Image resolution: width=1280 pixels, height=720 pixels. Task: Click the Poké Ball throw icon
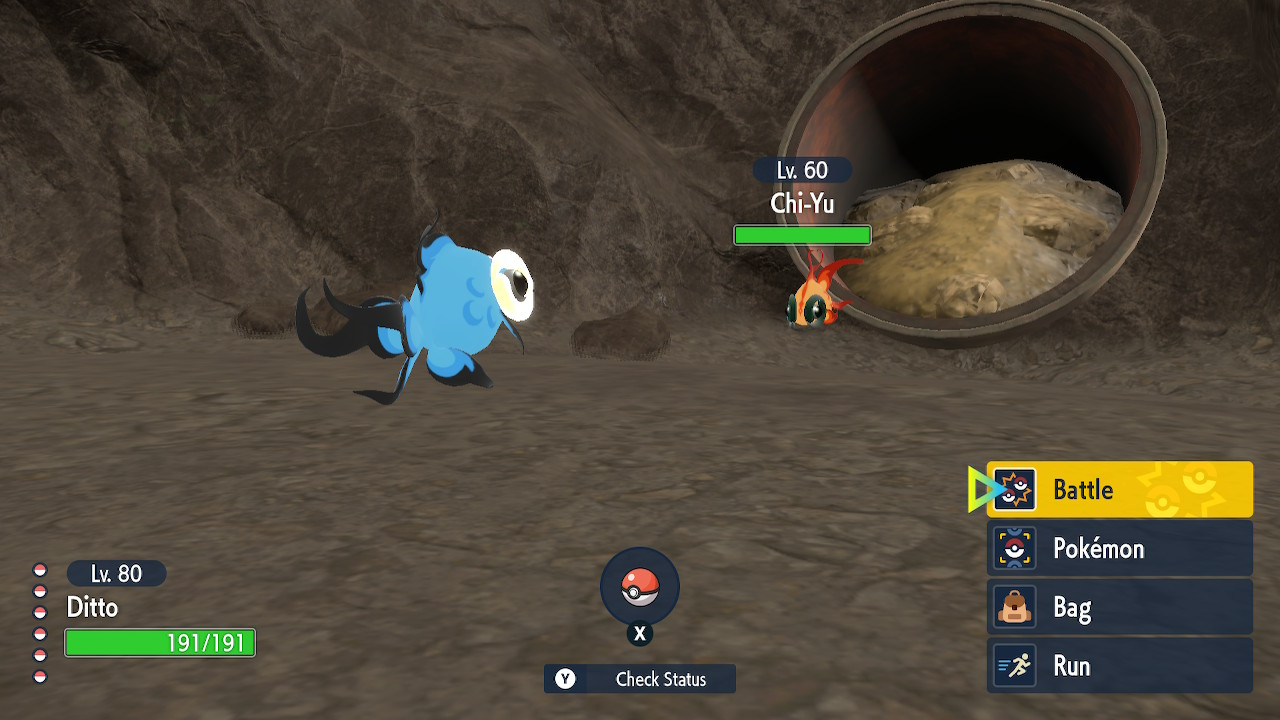tap(640, 587)
